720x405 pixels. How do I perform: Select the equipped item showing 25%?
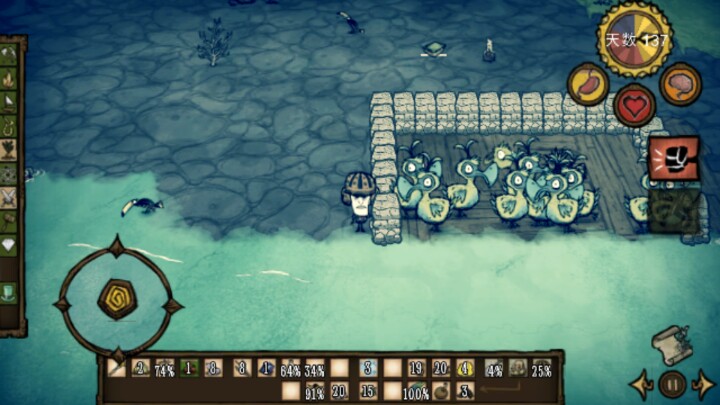(542, 368)
